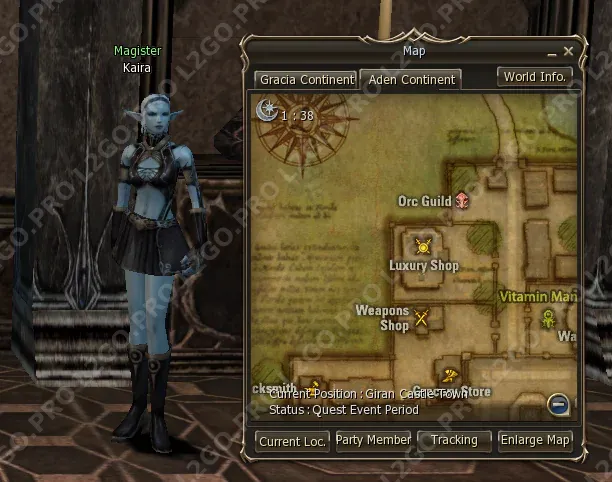Select the Orc Guild map marker
Viewport: 612px width, 482px height.
[462, 201]
